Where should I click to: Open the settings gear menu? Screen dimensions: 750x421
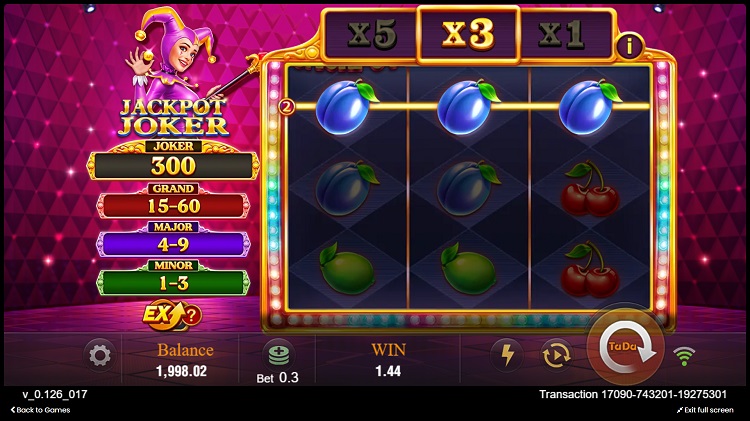(99, 355)
